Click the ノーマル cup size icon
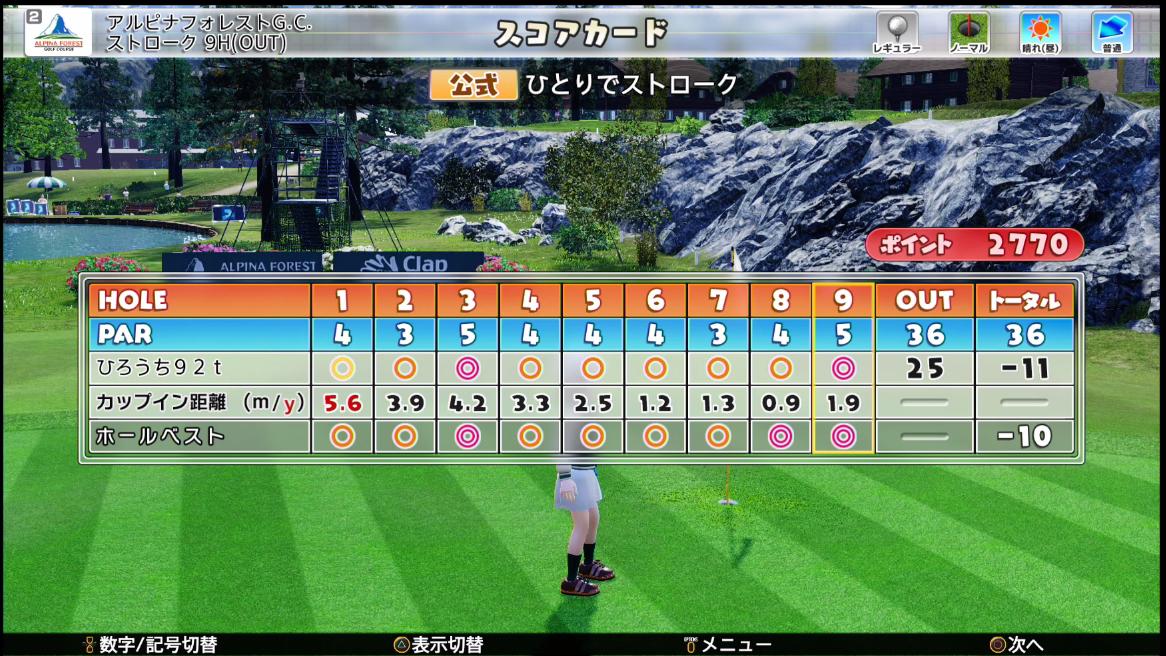 [968, 32]
